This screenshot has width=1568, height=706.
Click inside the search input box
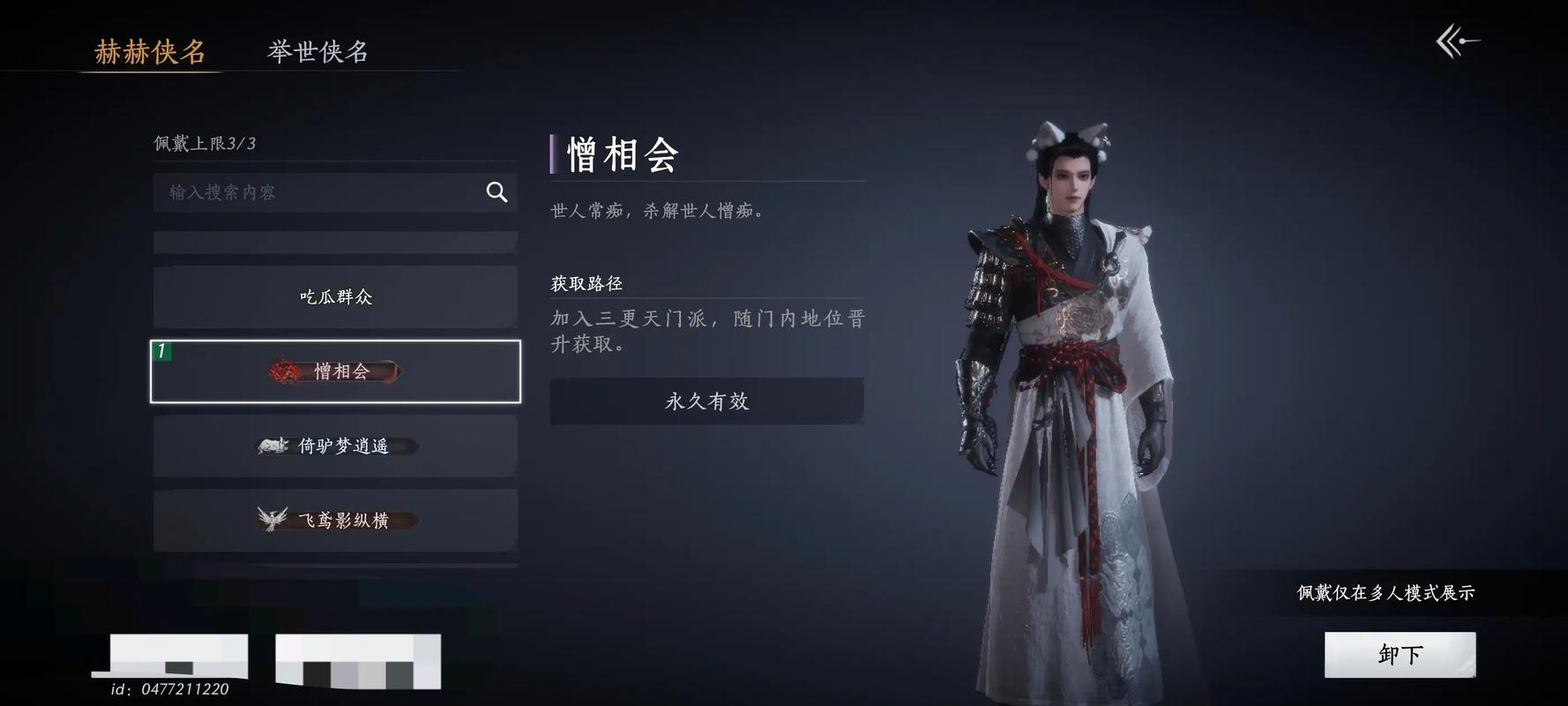(x=291, y=192)
